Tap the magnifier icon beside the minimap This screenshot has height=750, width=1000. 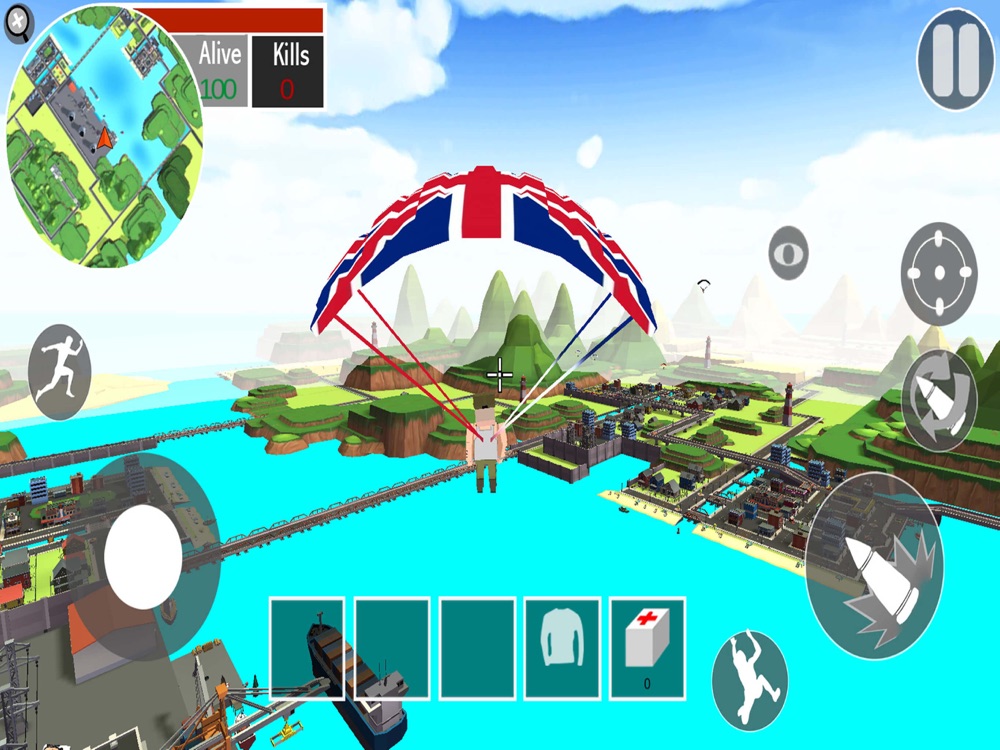click(19, 24)
